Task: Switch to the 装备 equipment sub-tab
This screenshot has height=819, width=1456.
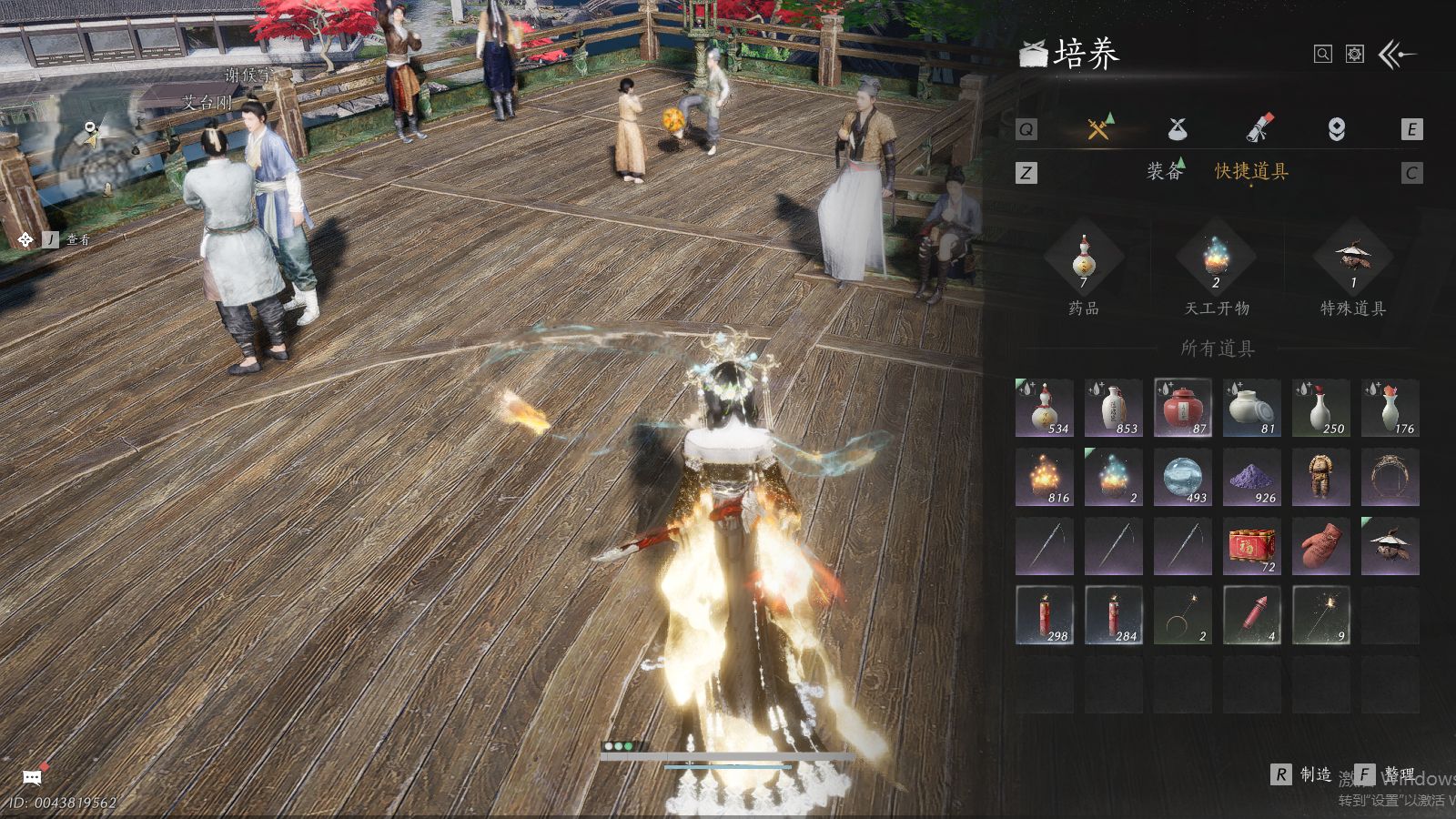Action: pos(1165,171)
